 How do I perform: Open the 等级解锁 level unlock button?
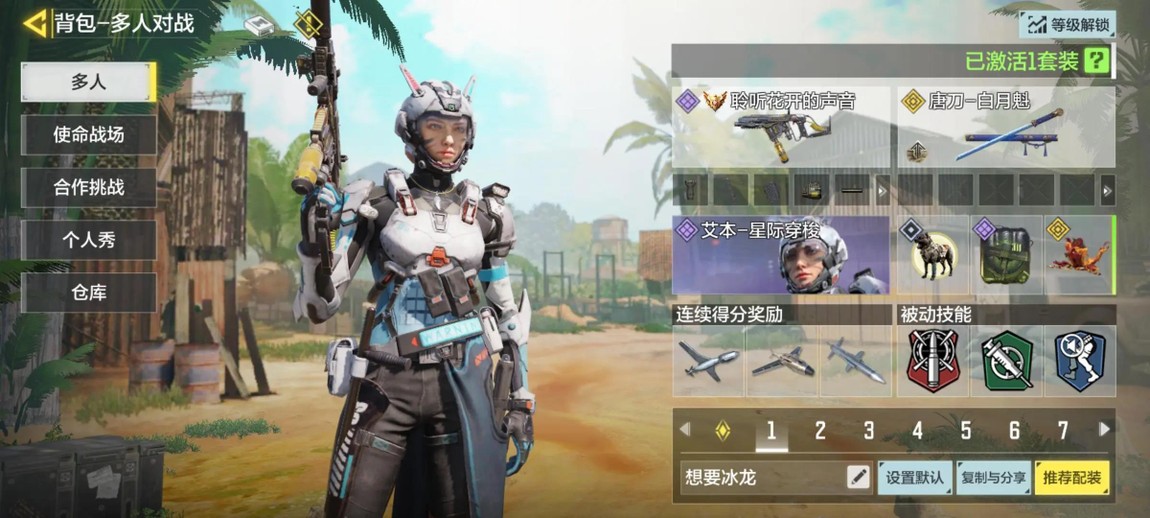[x=1067, y=24]
